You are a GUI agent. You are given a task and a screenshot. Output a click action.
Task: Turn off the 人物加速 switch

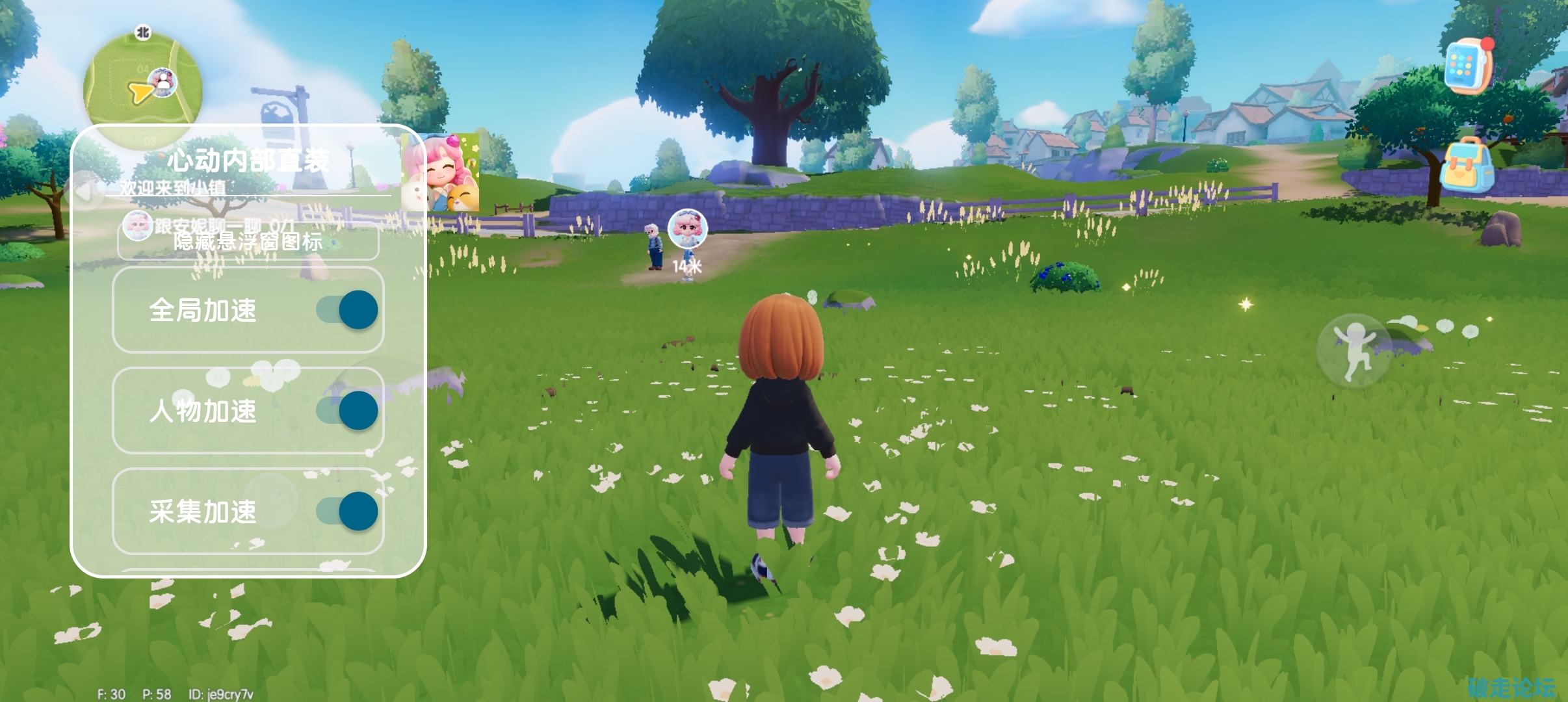click(348, 411)
